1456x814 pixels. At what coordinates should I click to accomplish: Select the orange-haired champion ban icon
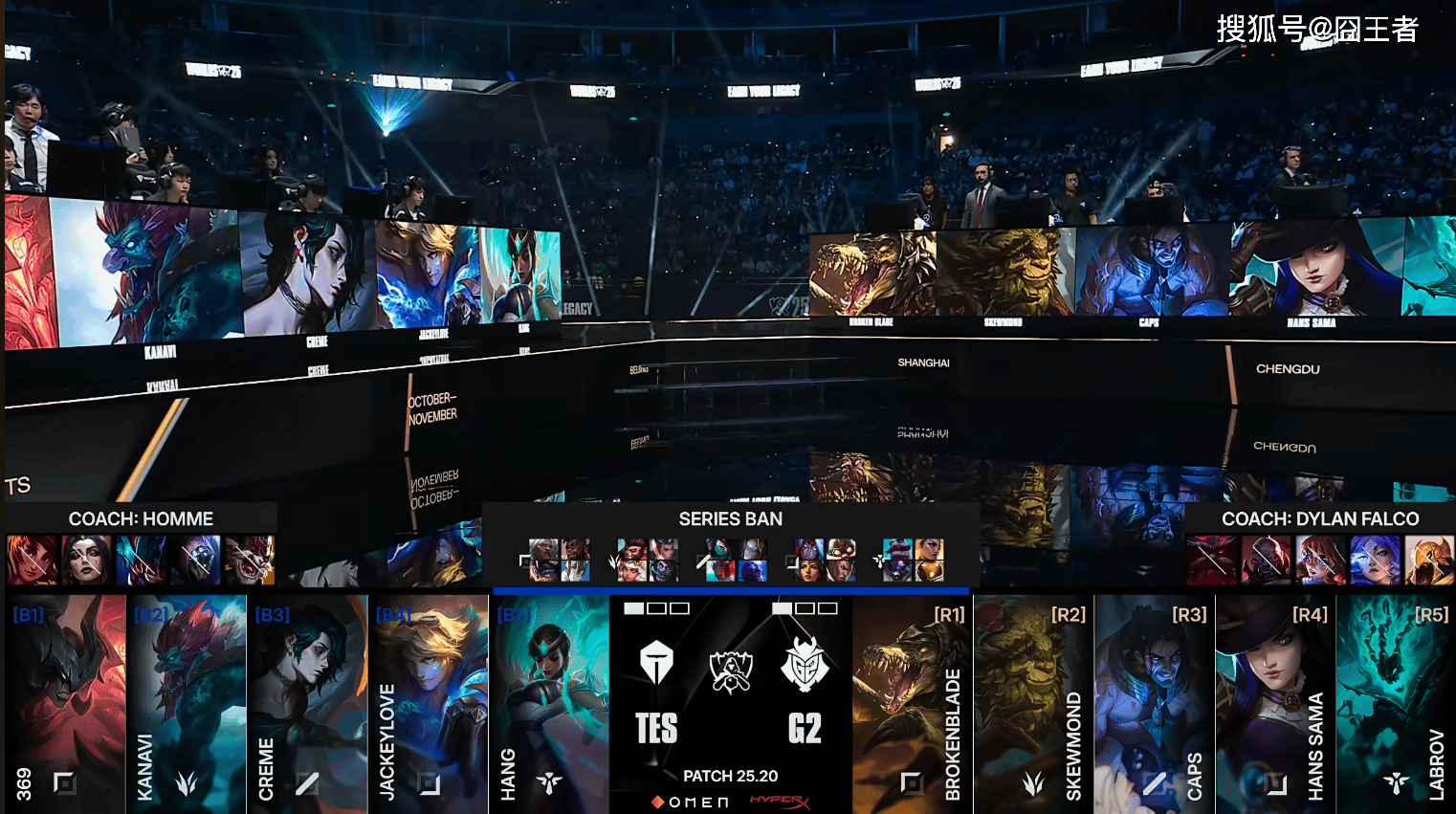point(32,561)
